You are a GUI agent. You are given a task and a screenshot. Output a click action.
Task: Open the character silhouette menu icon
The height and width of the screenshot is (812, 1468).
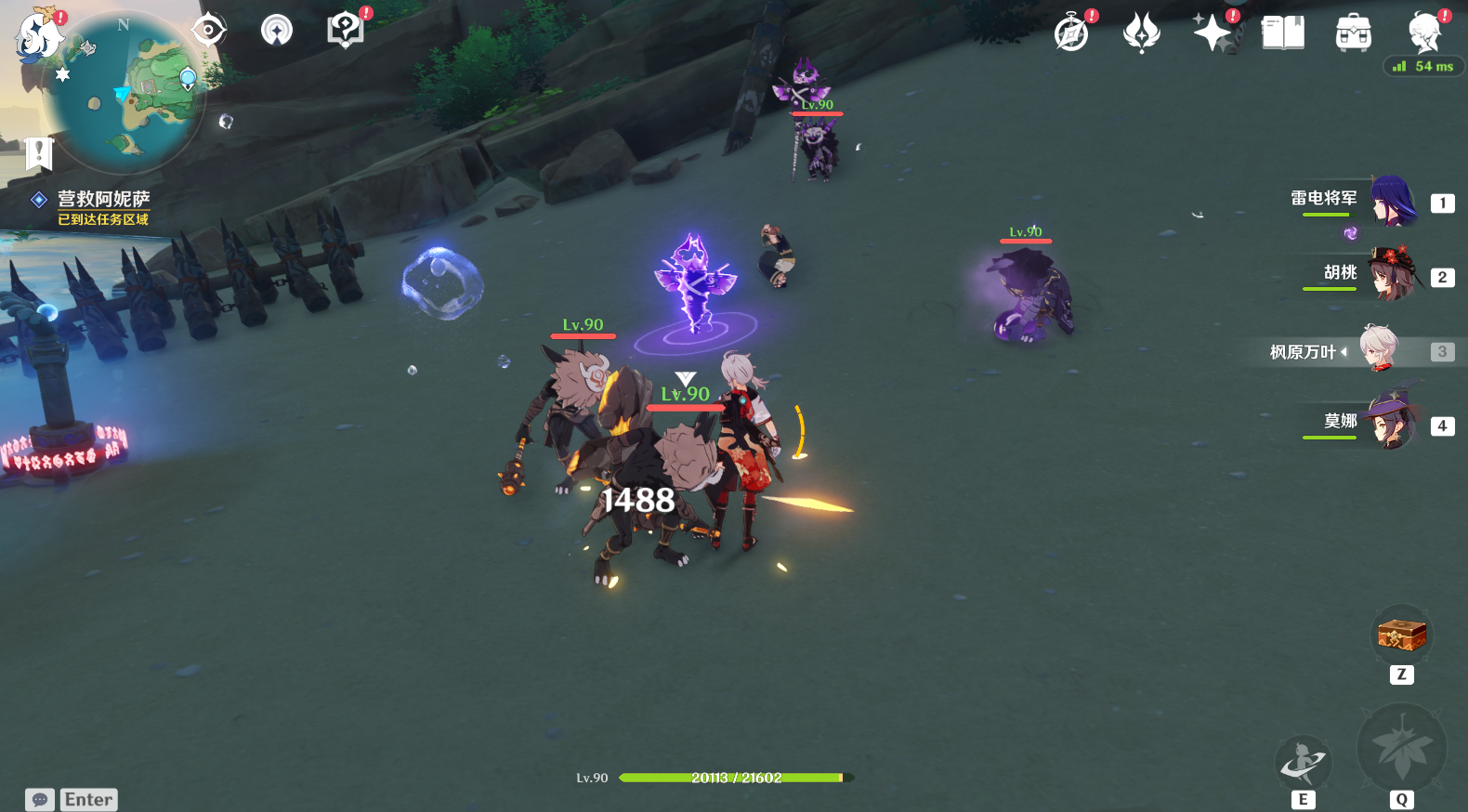(x=1423, y=33)
